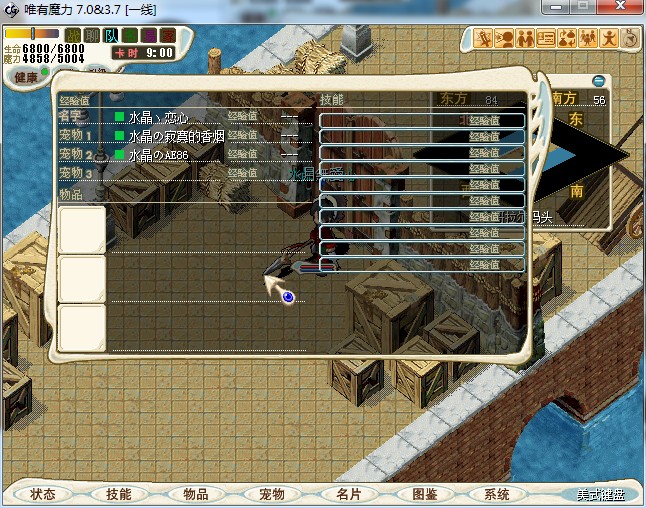Screen dimensions: 646x508
Task: Toggle the 聊 chat mode switch
Action: tap(92, 36)
